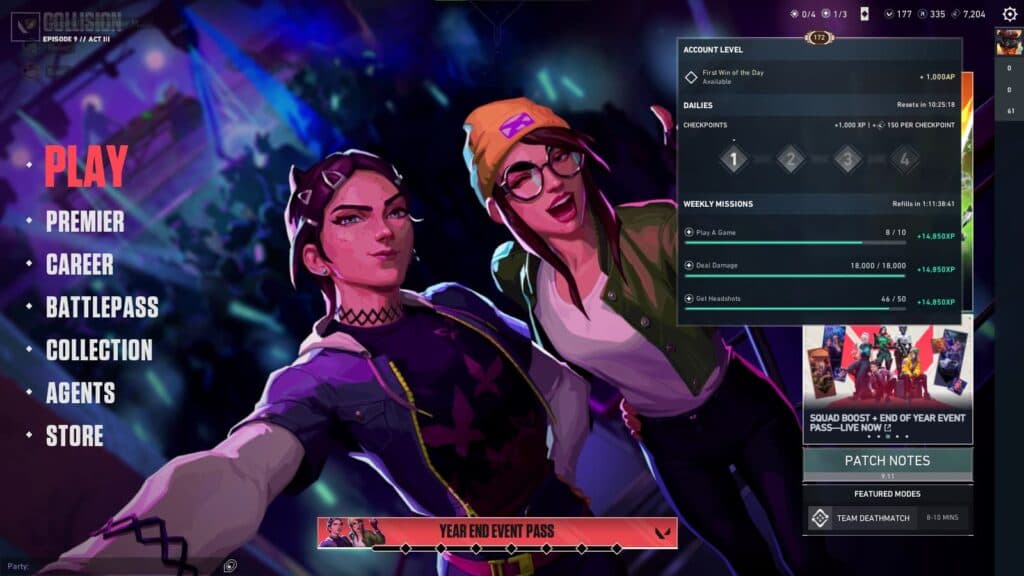The height and width of the screenshot is (576, 1024).
Task: Open the AGENTS roster
Action: [80, 393]
